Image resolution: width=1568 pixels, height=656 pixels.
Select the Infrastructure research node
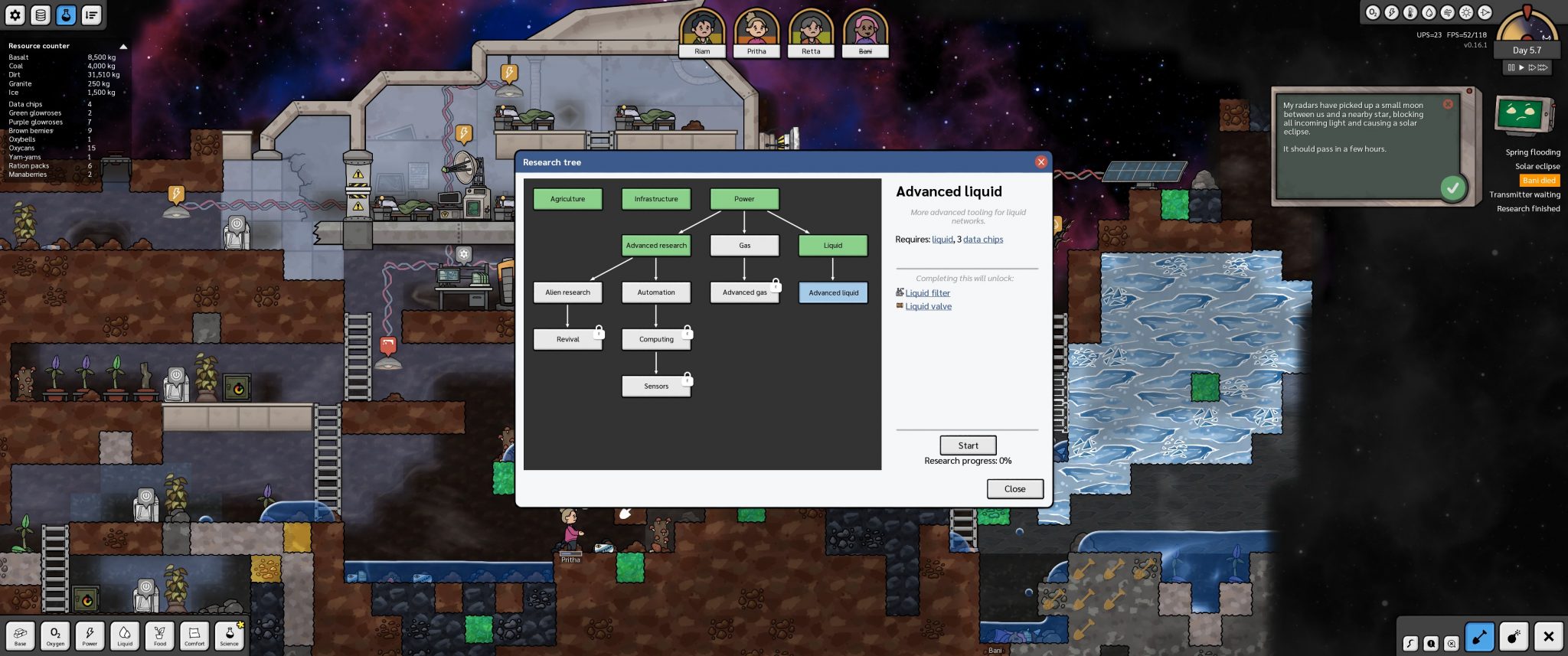click(656, 199)
